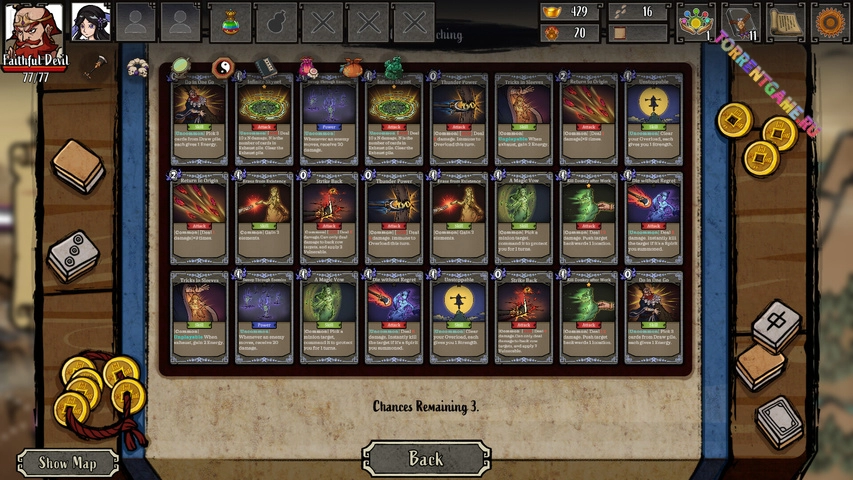Inspect the orange pouch relic
This screenshot has height=480, width=853.
point(351,68)
